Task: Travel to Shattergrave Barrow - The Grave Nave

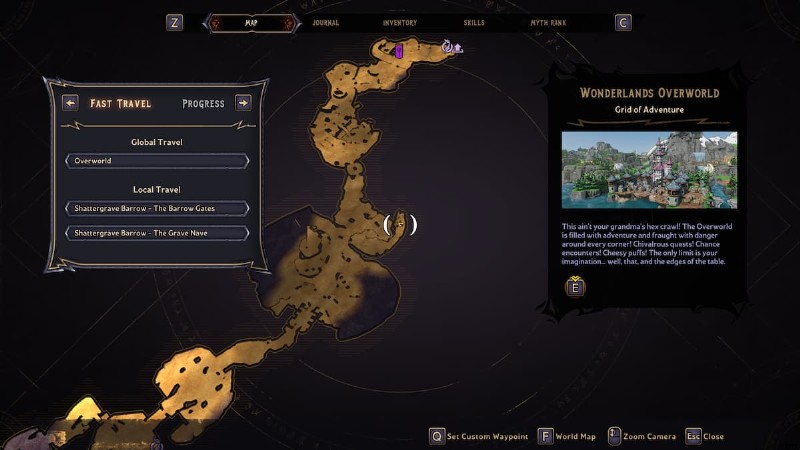Action: (157, 233)
